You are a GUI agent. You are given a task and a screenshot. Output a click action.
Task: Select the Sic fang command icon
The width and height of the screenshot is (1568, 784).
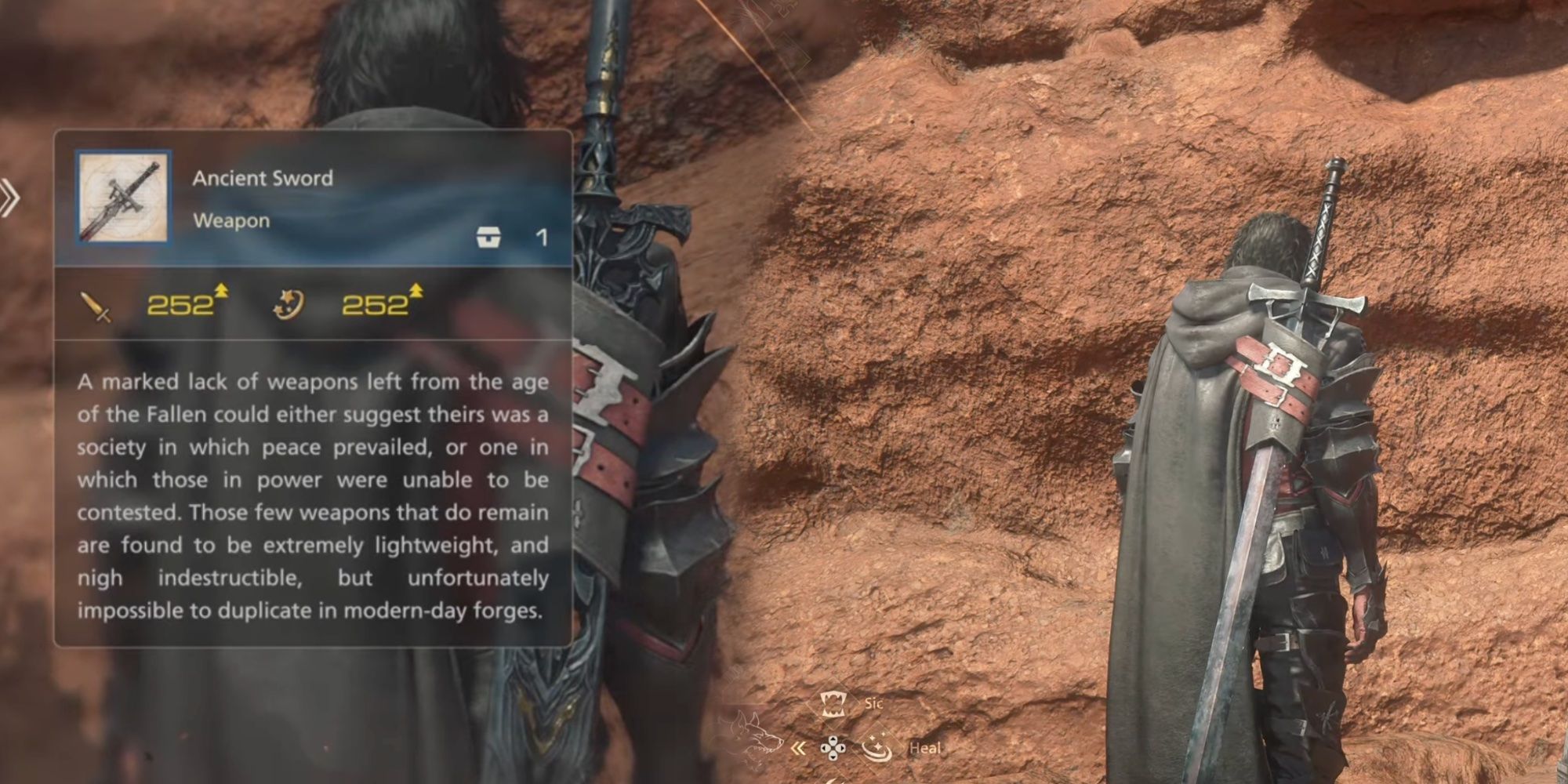tap(833, 703)
